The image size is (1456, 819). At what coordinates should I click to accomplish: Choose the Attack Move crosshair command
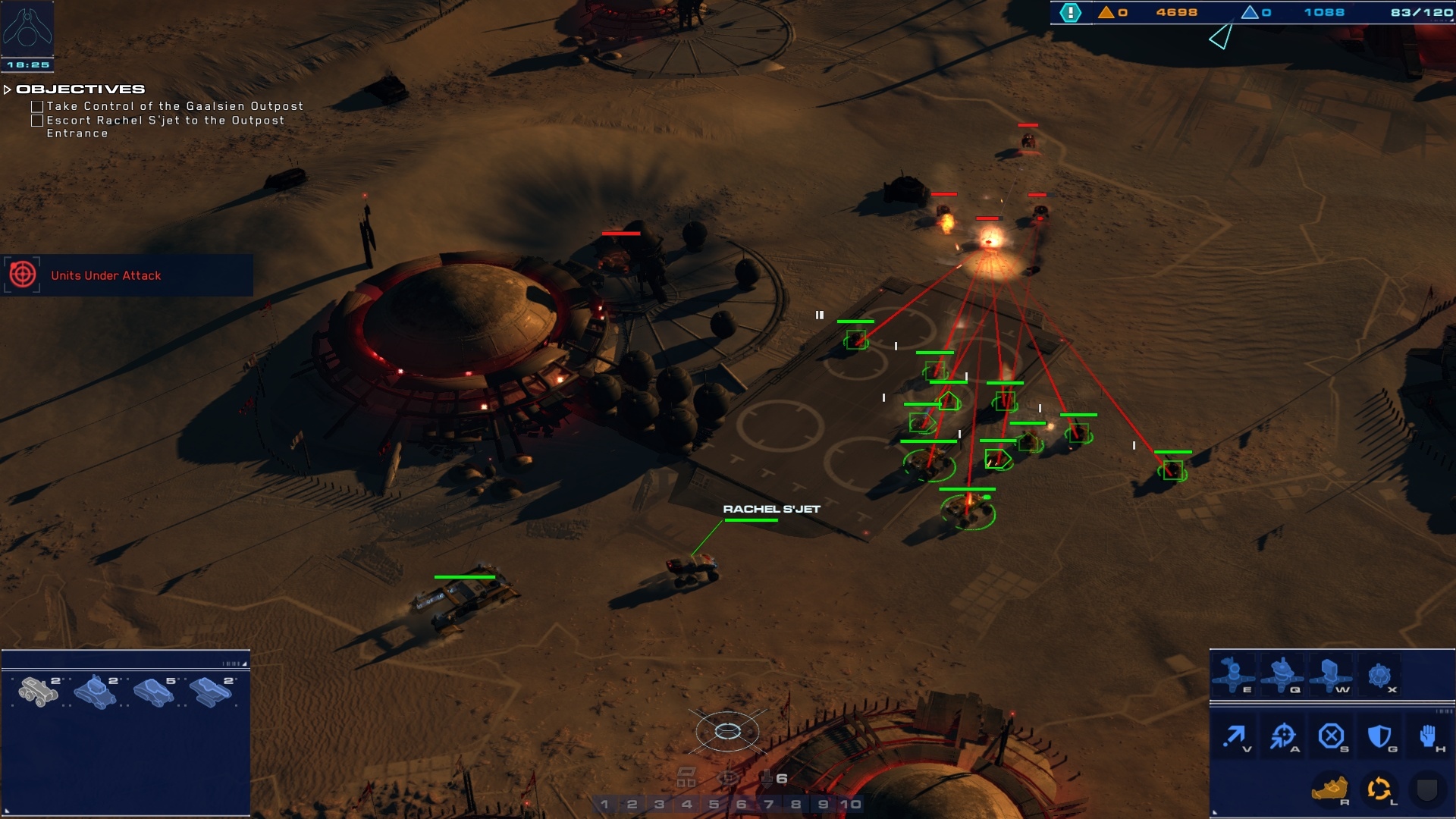[1283, 736]
